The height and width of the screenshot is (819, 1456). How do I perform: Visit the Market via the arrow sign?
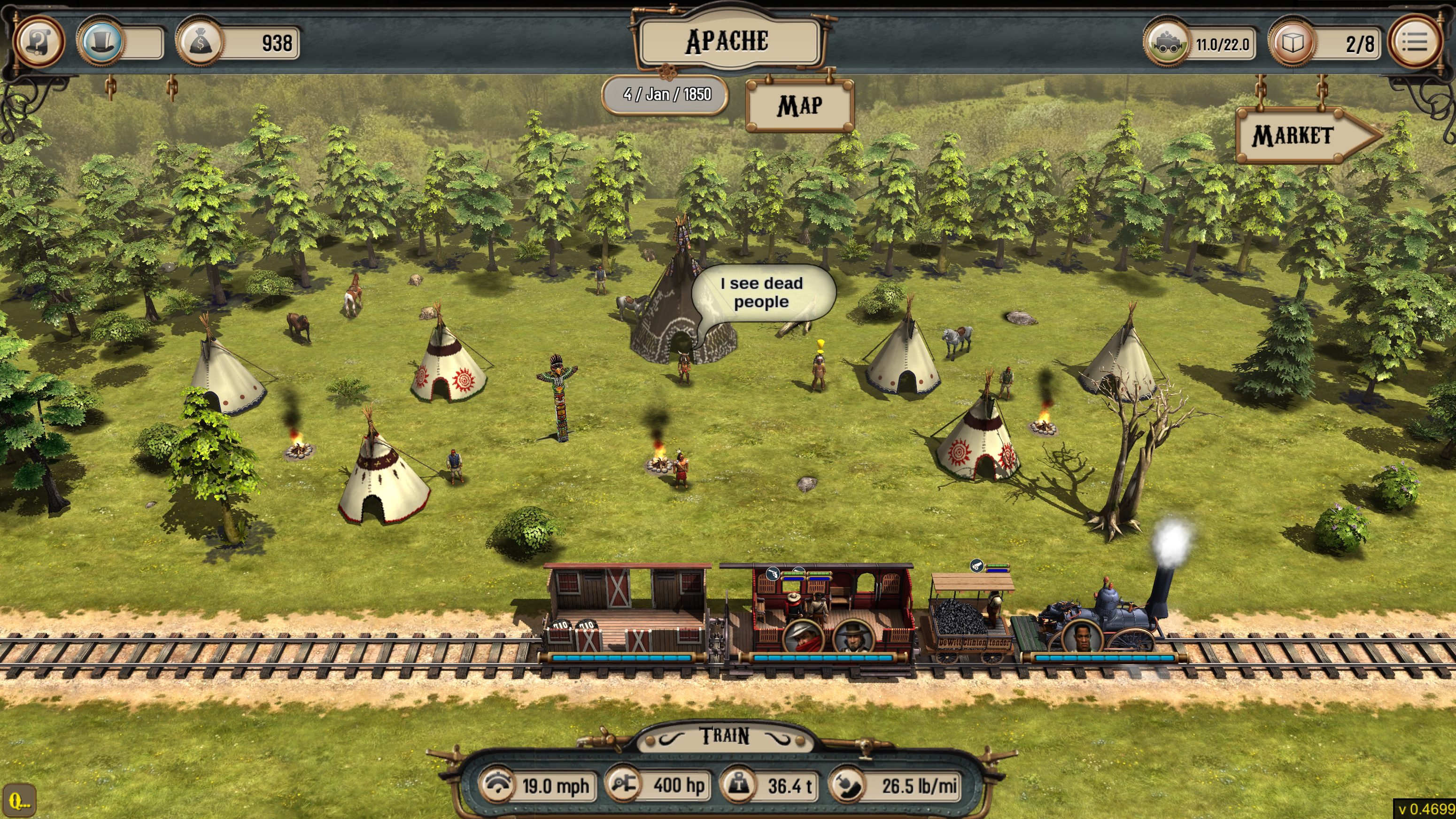point(1300,136)
